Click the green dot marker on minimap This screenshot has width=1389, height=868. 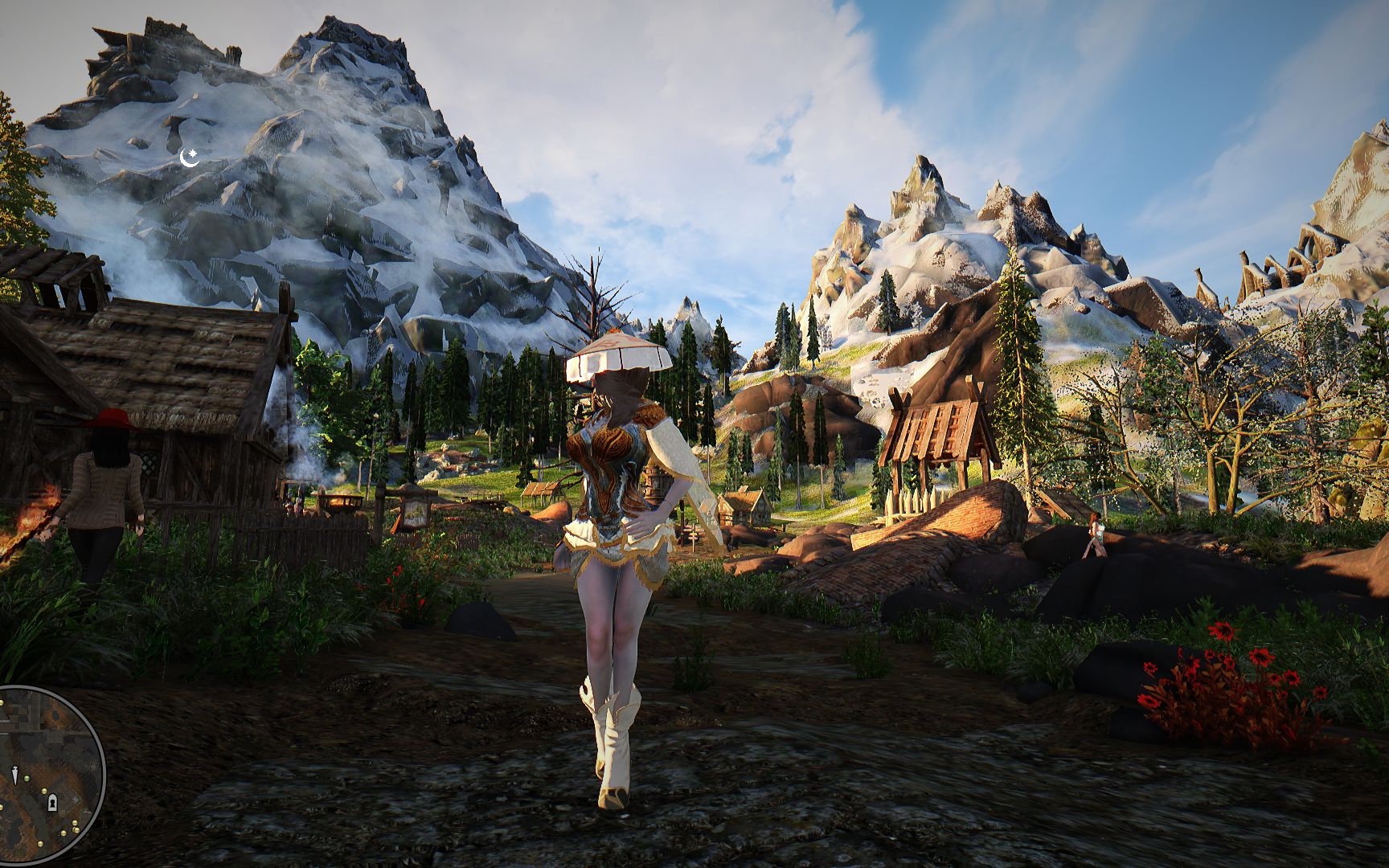coord(27,778)
